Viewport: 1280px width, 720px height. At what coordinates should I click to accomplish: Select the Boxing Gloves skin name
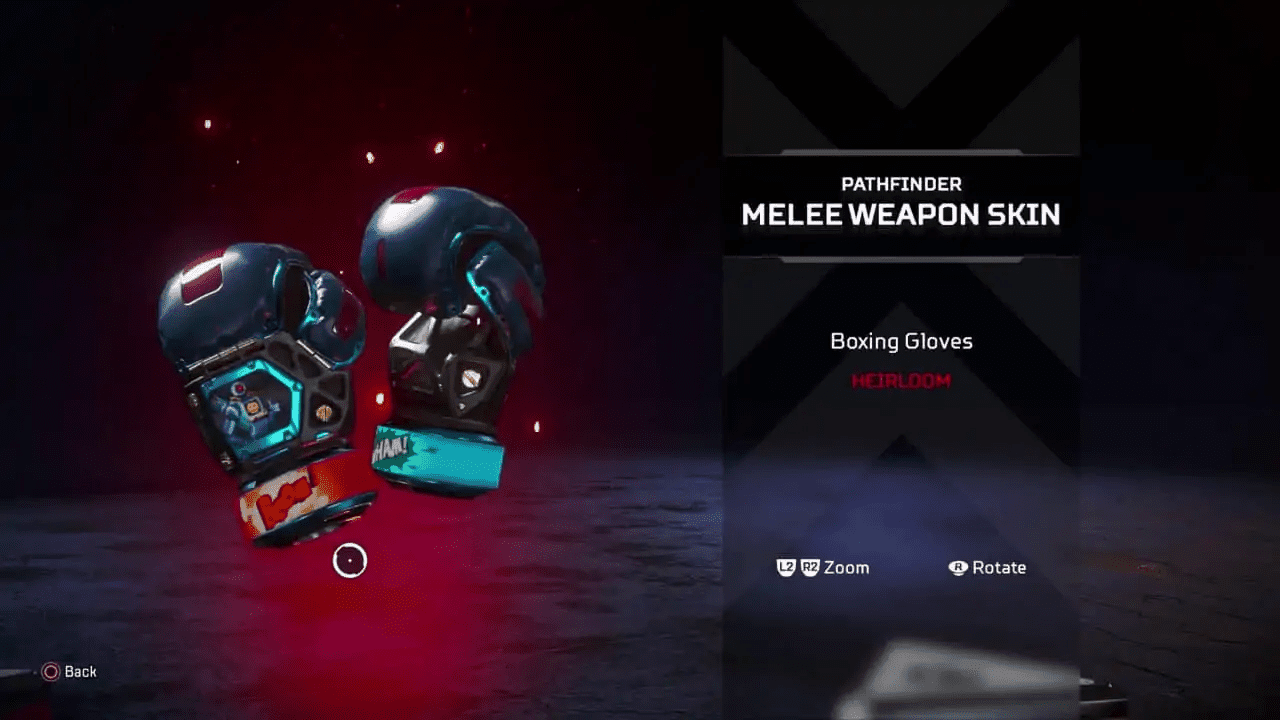[x=900, y=341]
